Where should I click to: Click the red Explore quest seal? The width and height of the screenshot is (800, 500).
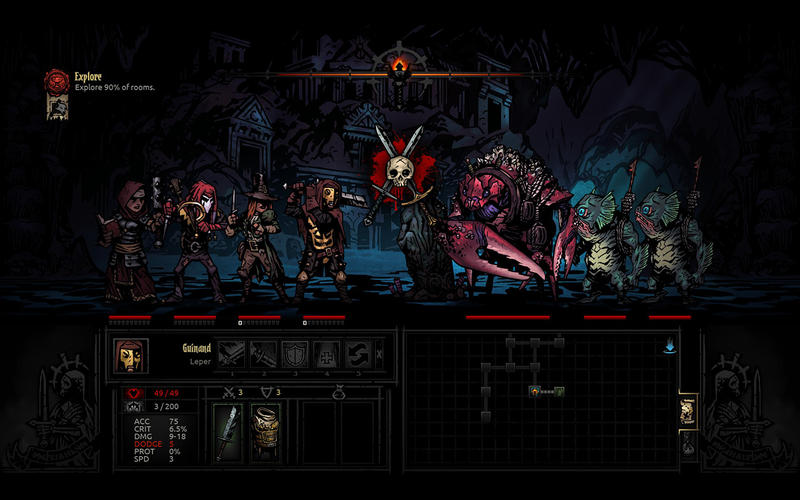[56, 80]
